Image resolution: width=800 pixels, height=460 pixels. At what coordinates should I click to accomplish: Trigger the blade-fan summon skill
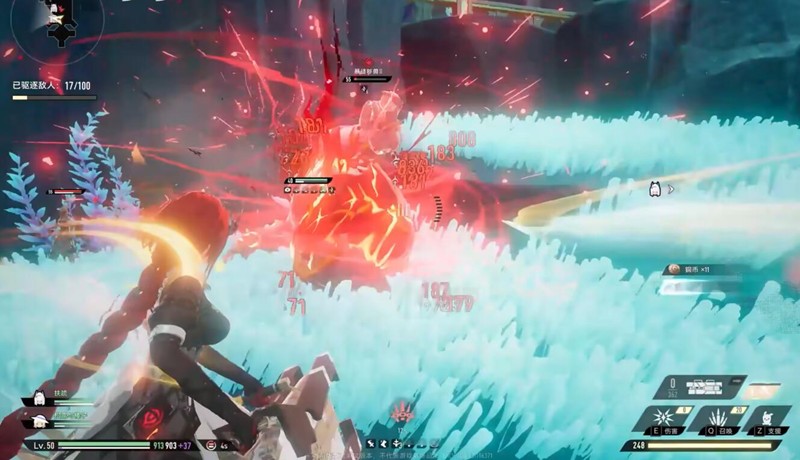(x=715, y=417)
